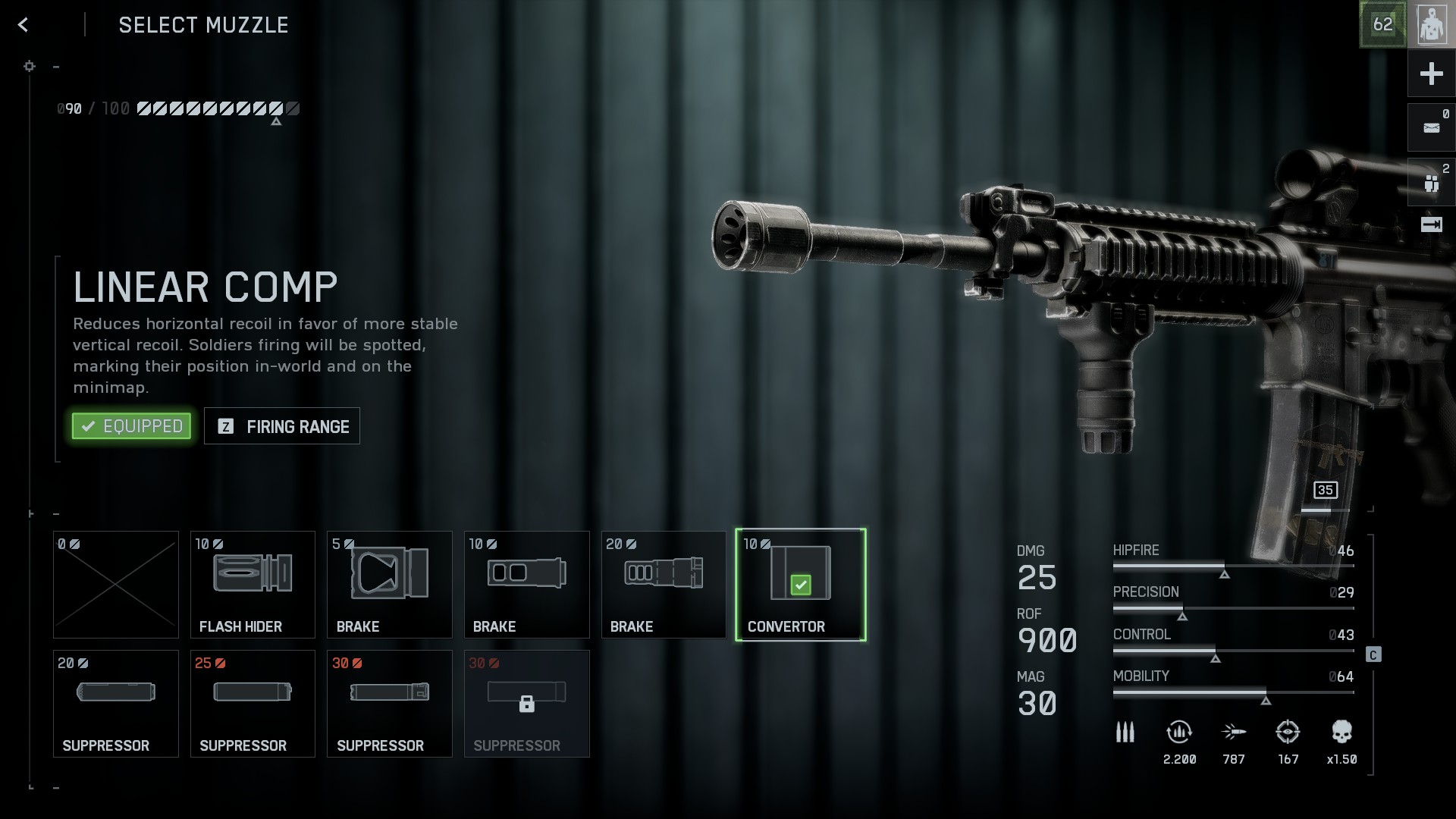The image size is (1456, 819).
Task: Open the Firing Range
Action: point(282,426)
